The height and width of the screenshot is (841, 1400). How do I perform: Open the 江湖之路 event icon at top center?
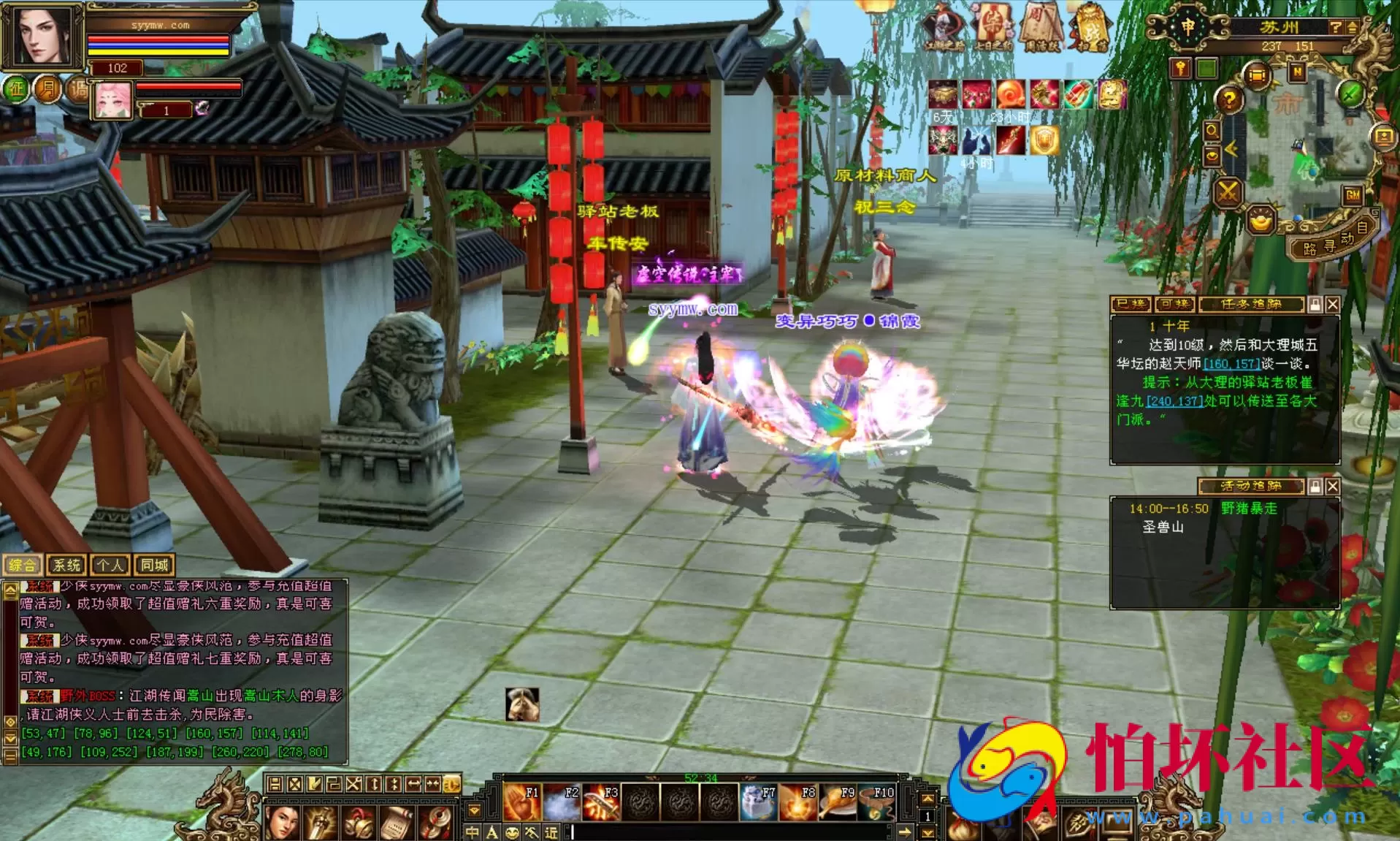point(944,23)
